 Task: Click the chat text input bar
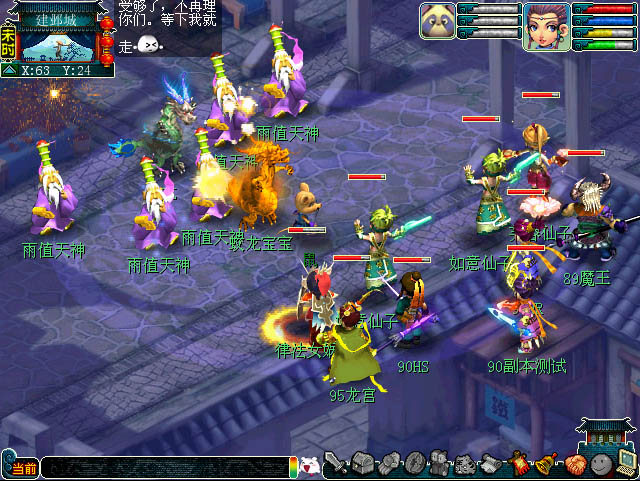(165, 467)
